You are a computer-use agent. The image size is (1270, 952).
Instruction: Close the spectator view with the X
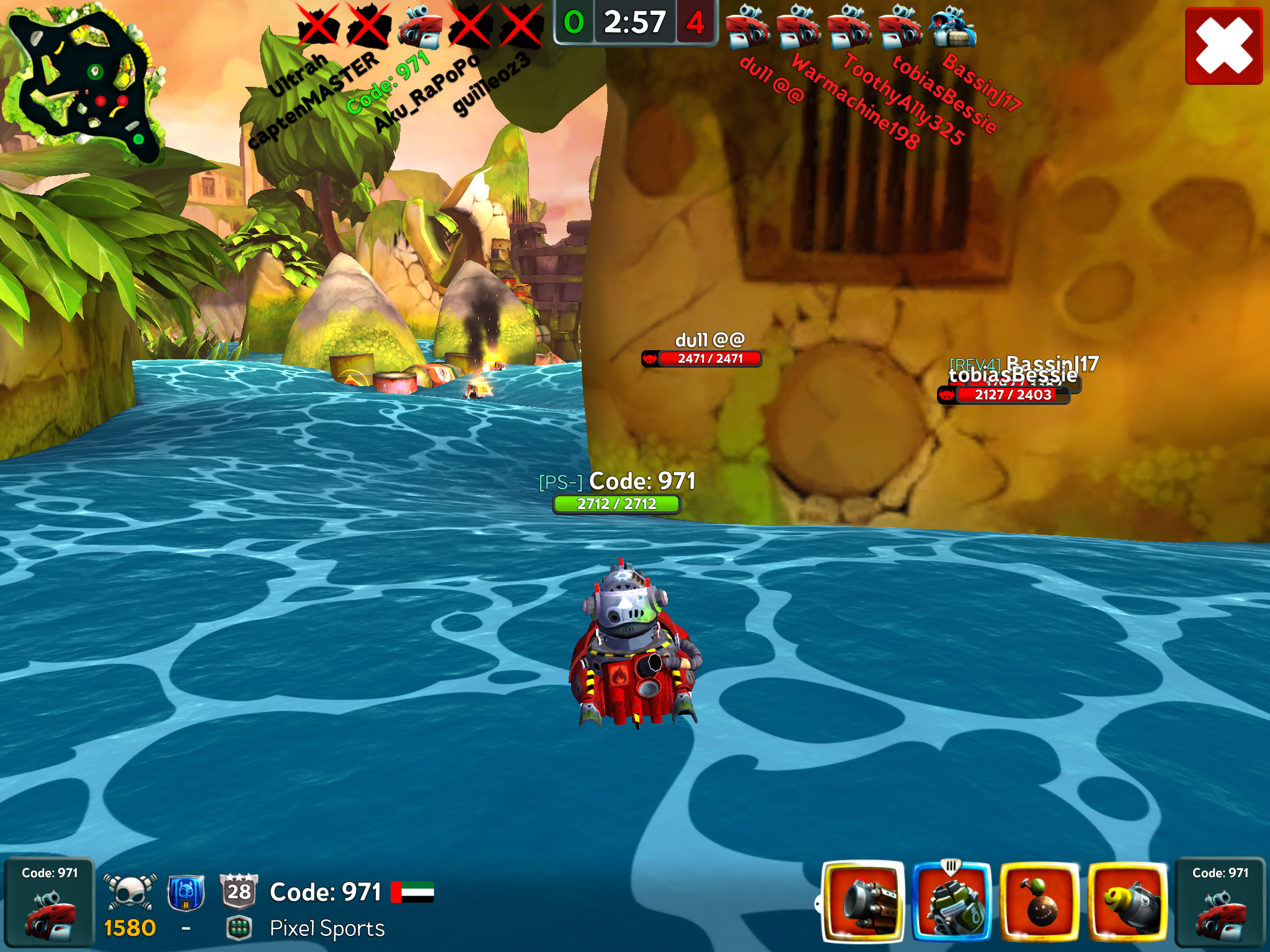pyautogui.click(x=1223, y=46)
